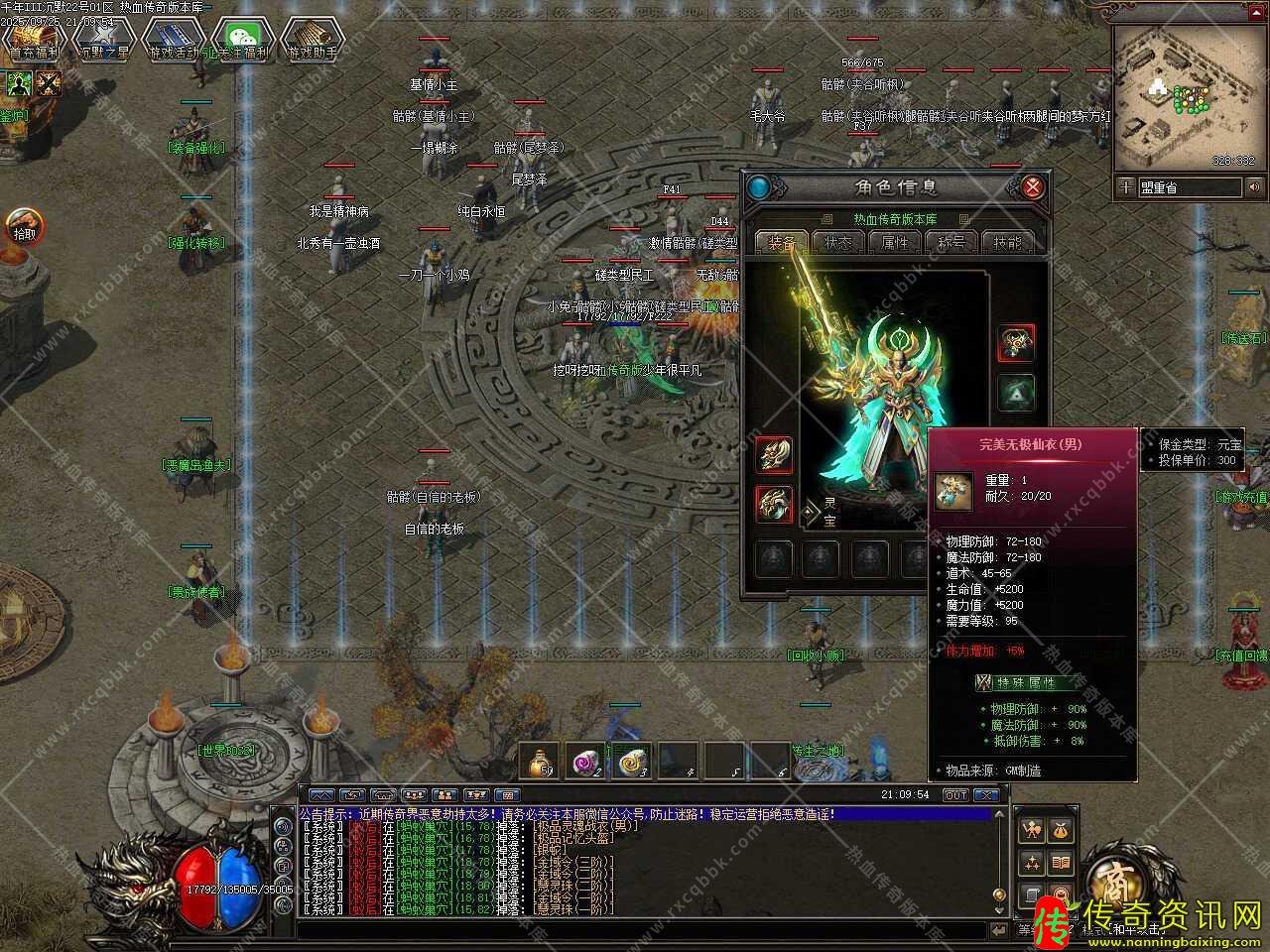Open the 游戏助手 game assistant
The width and height of the screenshot is (1270, 952).
pos(312,40)
